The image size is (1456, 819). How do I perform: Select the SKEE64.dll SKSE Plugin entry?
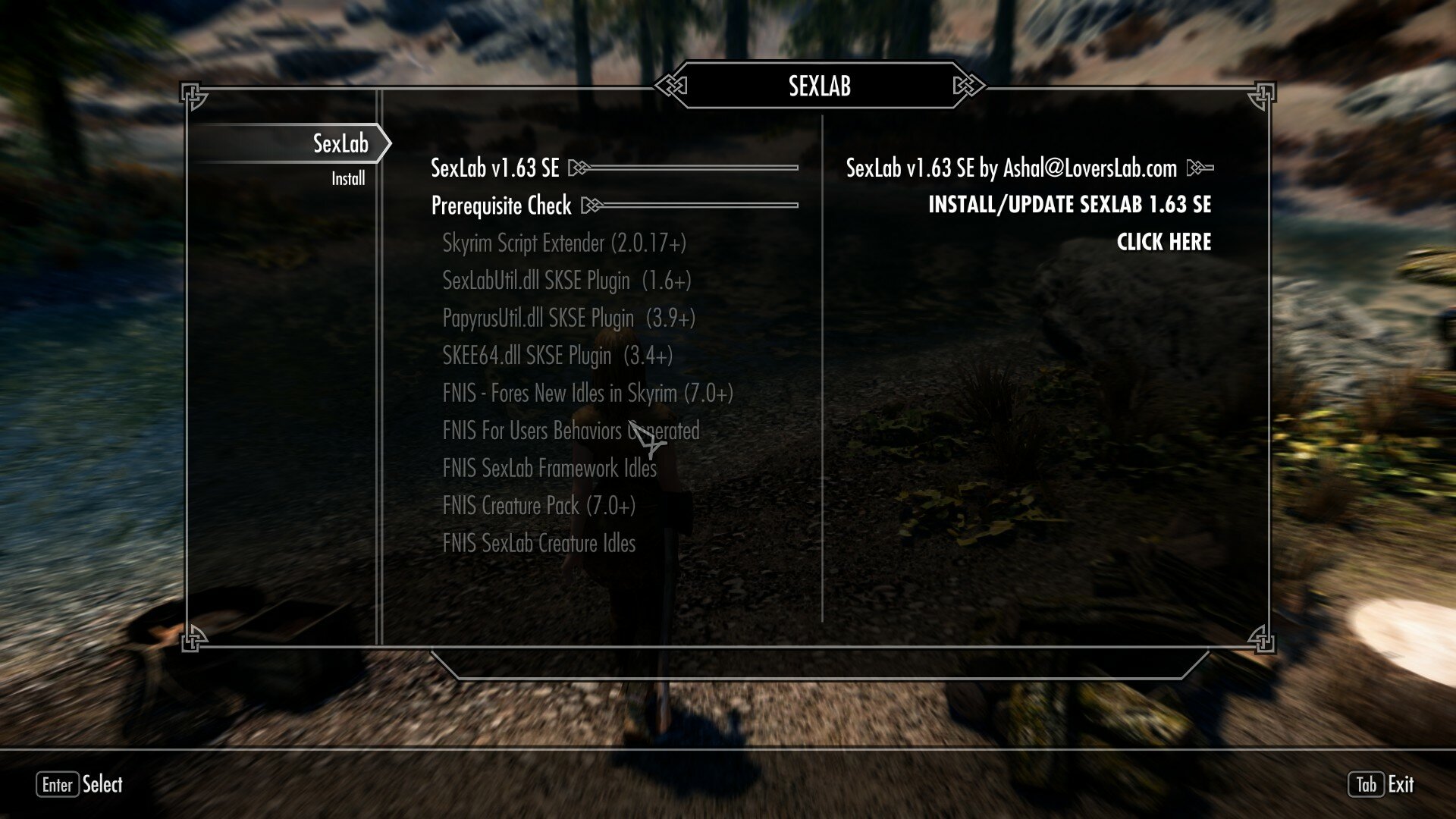557,355
